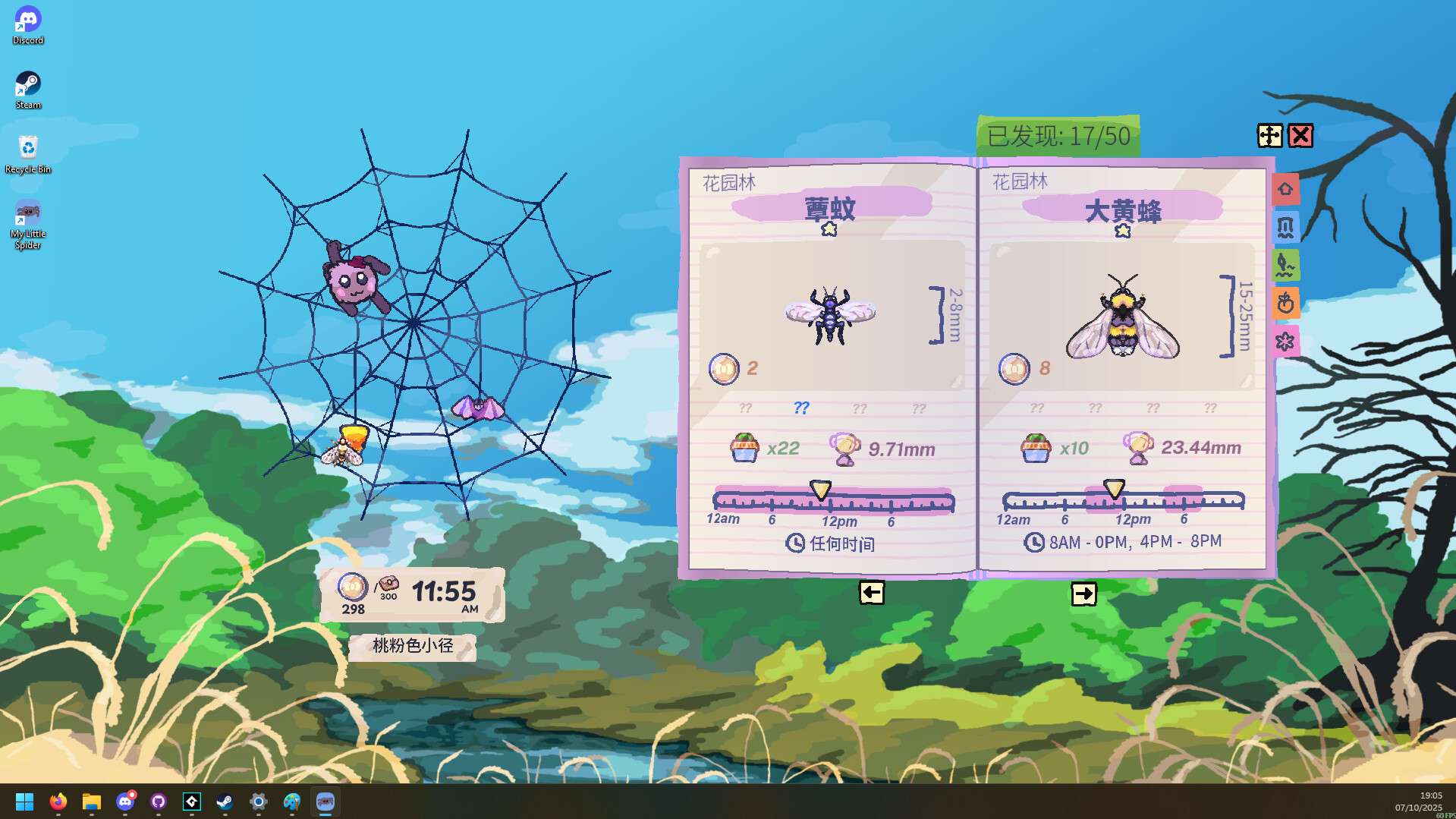Flip to the previous journal page
Image resolution: width=1456 pixels, height=819 pixels.
coord(870,593)
